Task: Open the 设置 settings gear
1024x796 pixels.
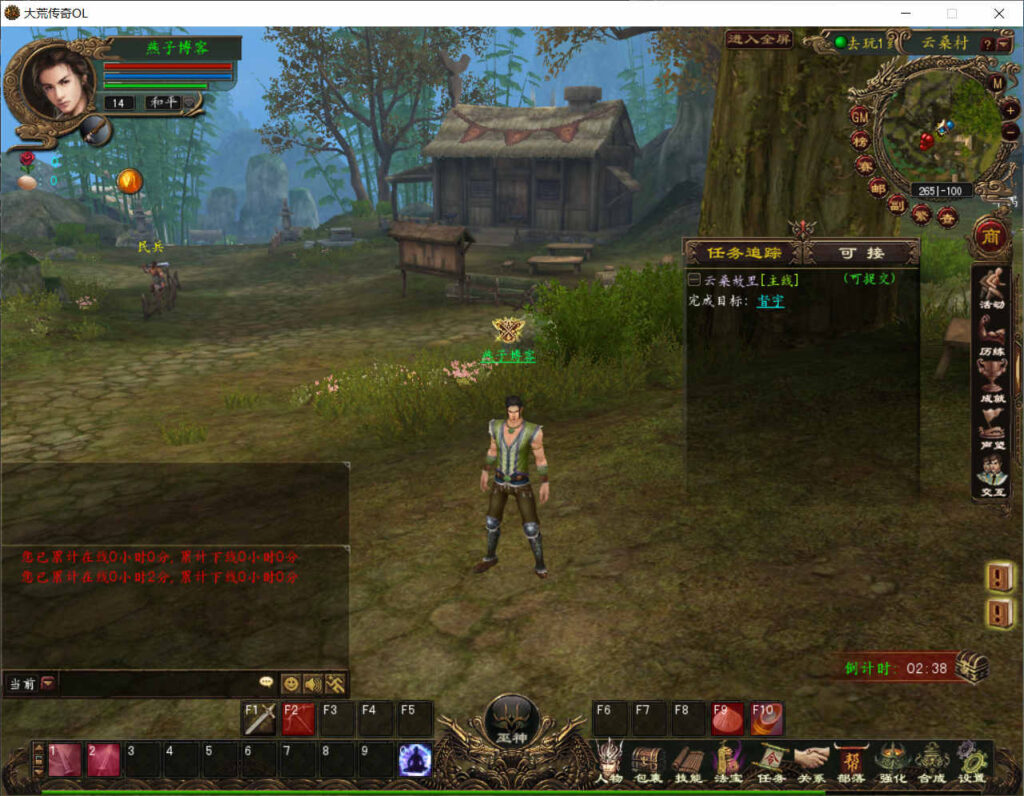Action: pyautogui.click(x=971, y=761)
